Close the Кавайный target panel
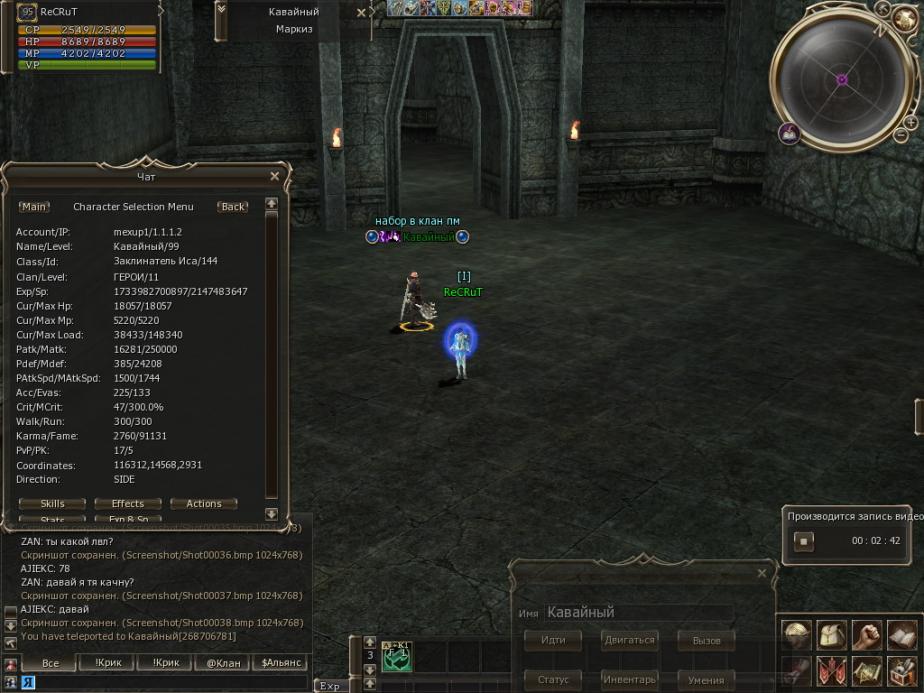Screen dimensions: 924x693 click(361, 13)
